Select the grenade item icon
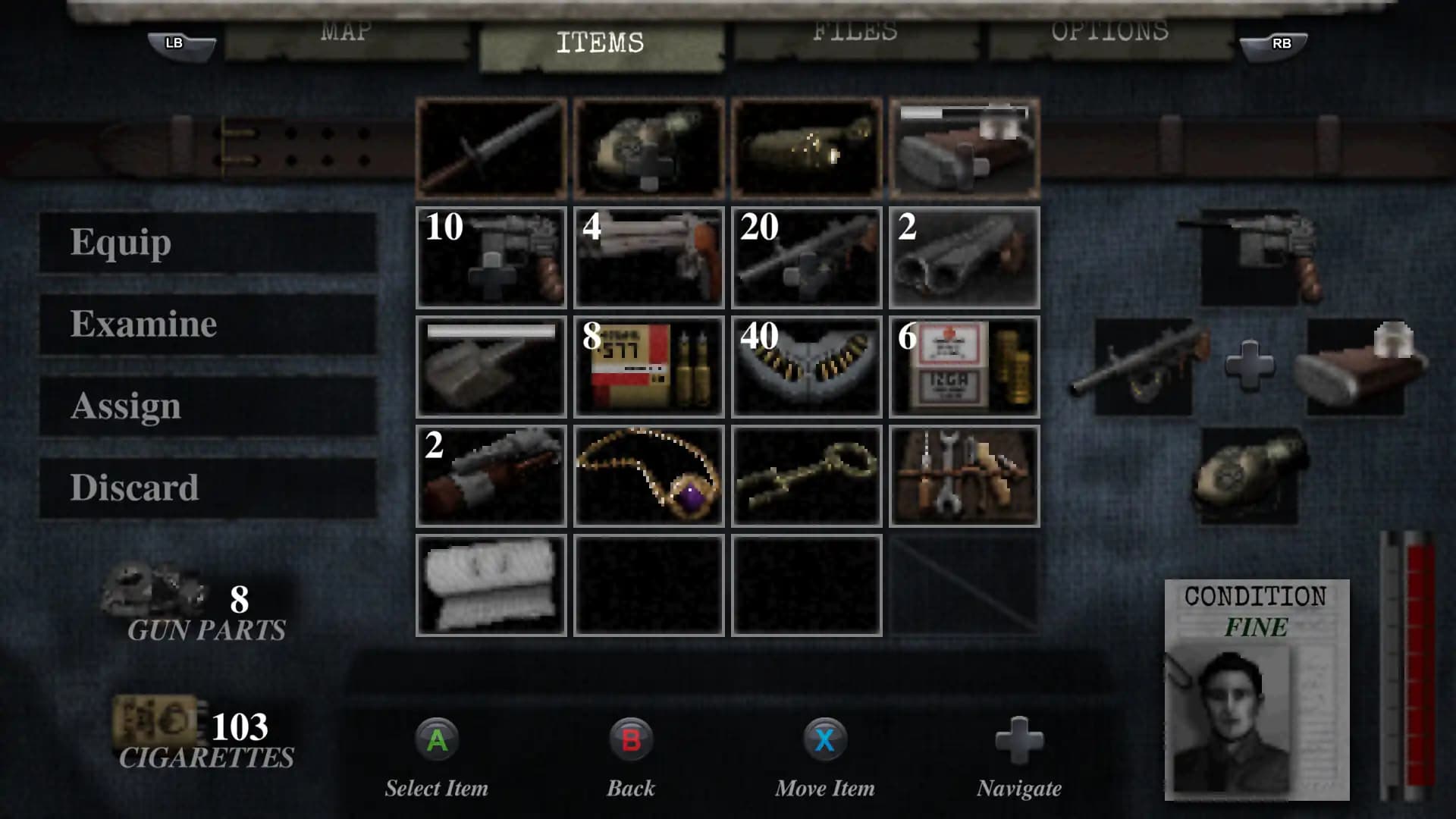The image size is (1456, 819). [648, 148]
